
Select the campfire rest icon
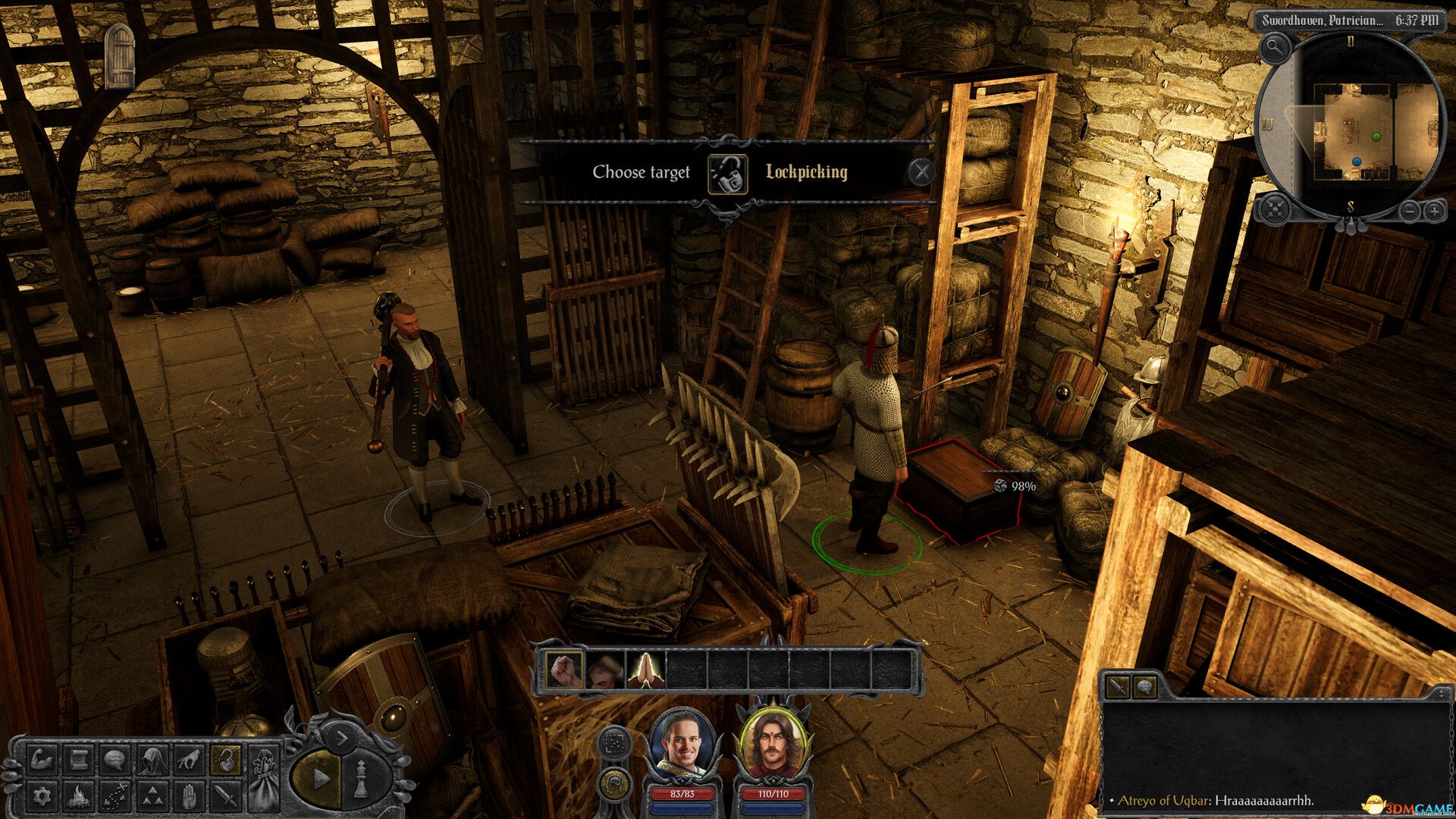(80, 795)
